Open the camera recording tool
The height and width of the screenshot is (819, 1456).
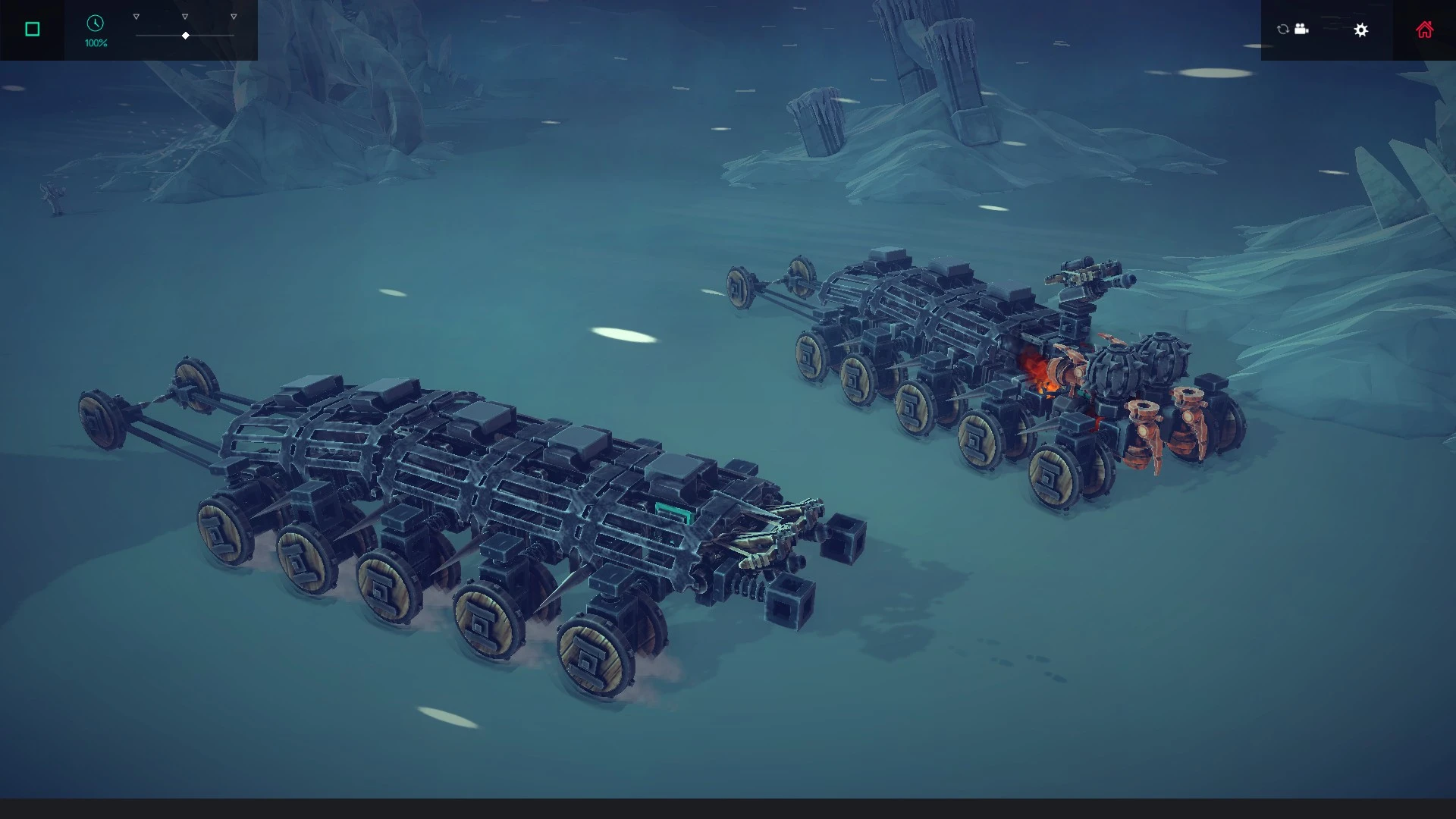pos(1301,29)
